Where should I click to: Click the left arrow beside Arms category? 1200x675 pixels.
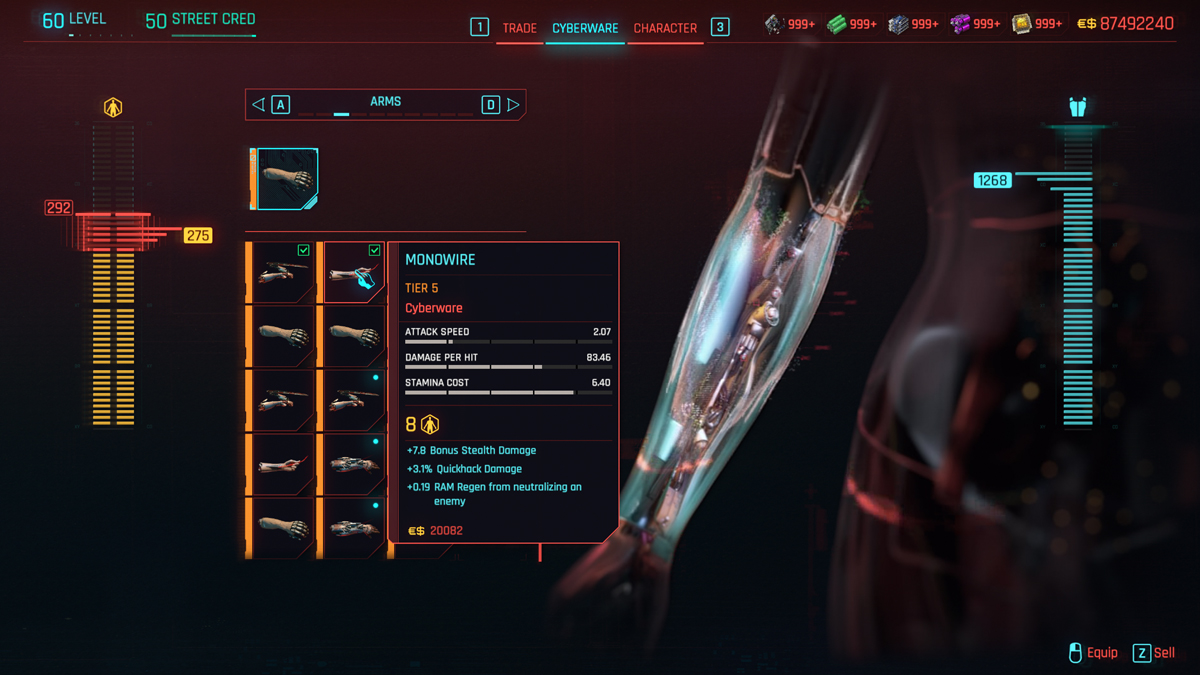[x=259, y=104]
